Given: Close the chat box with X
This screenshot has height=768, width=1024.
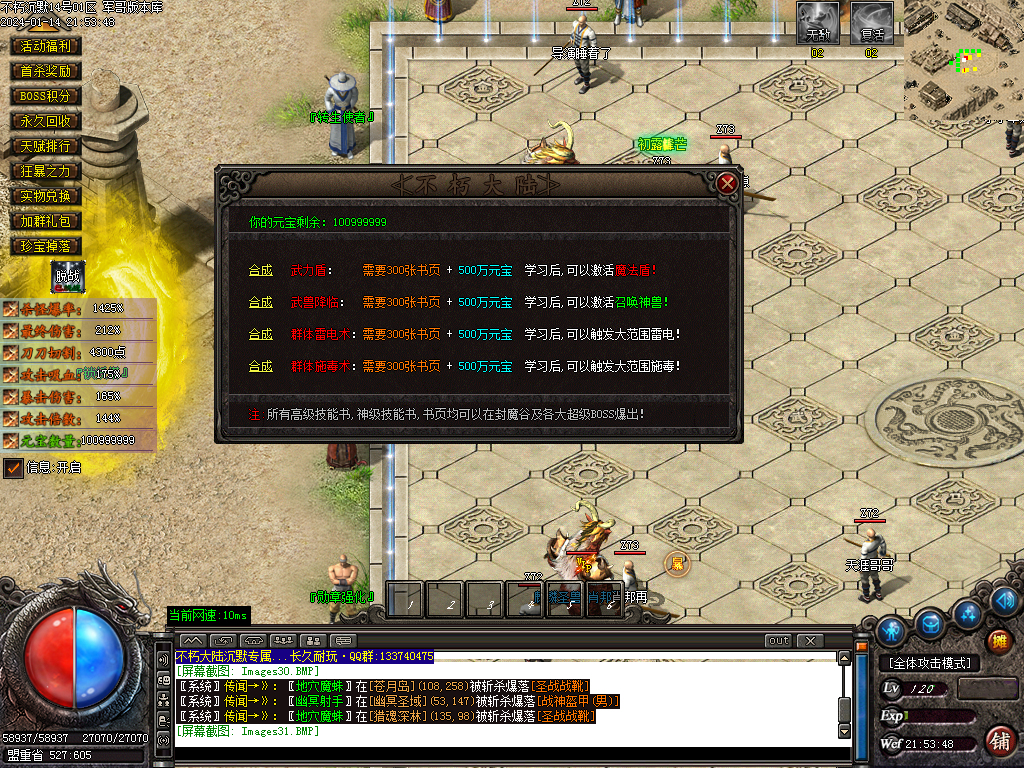Looking at the screenshot, I should 809,640.
